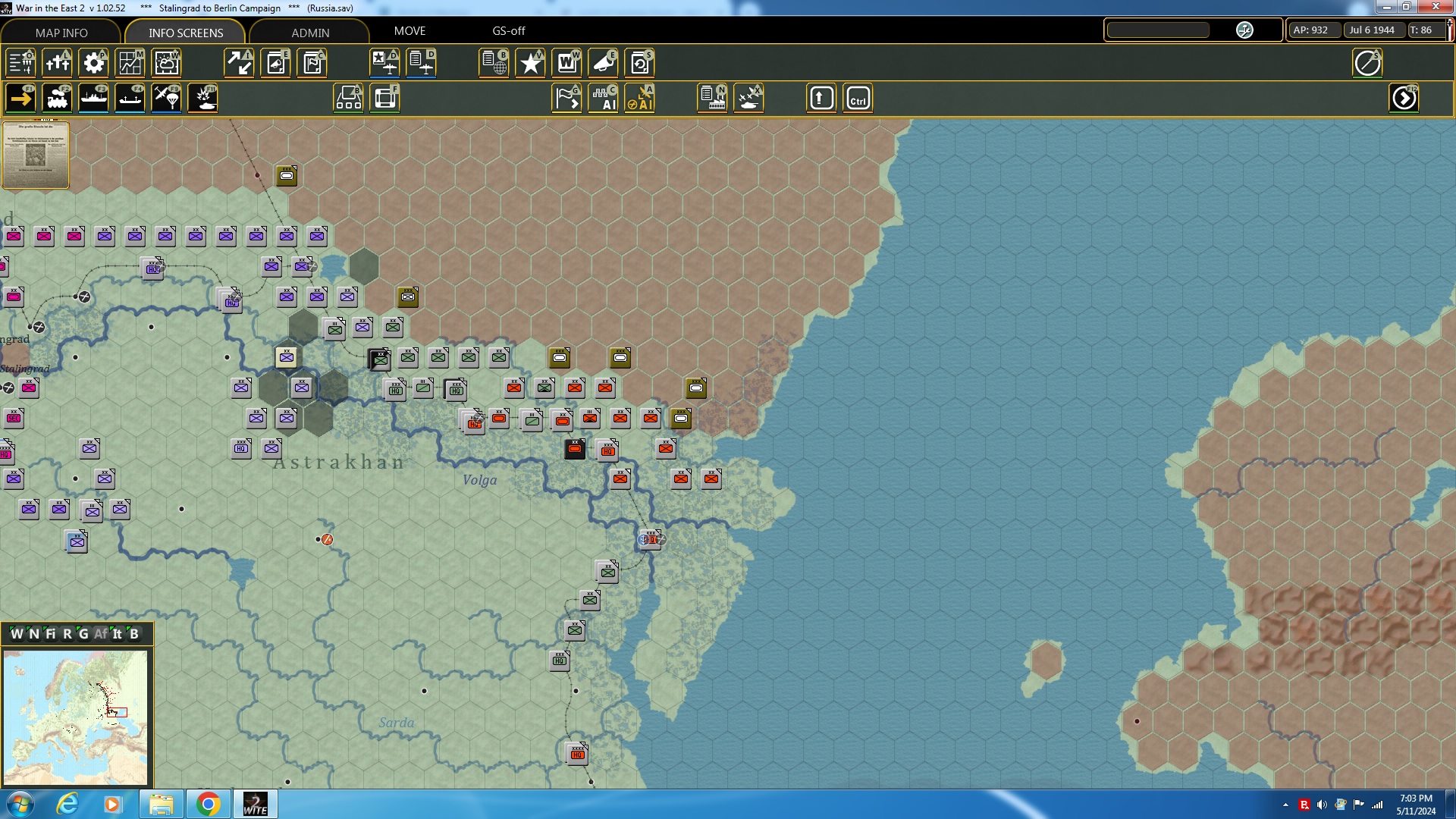Select naval transport mode
The width and height of the screenshot is (1456, 819).
[94, 97]
